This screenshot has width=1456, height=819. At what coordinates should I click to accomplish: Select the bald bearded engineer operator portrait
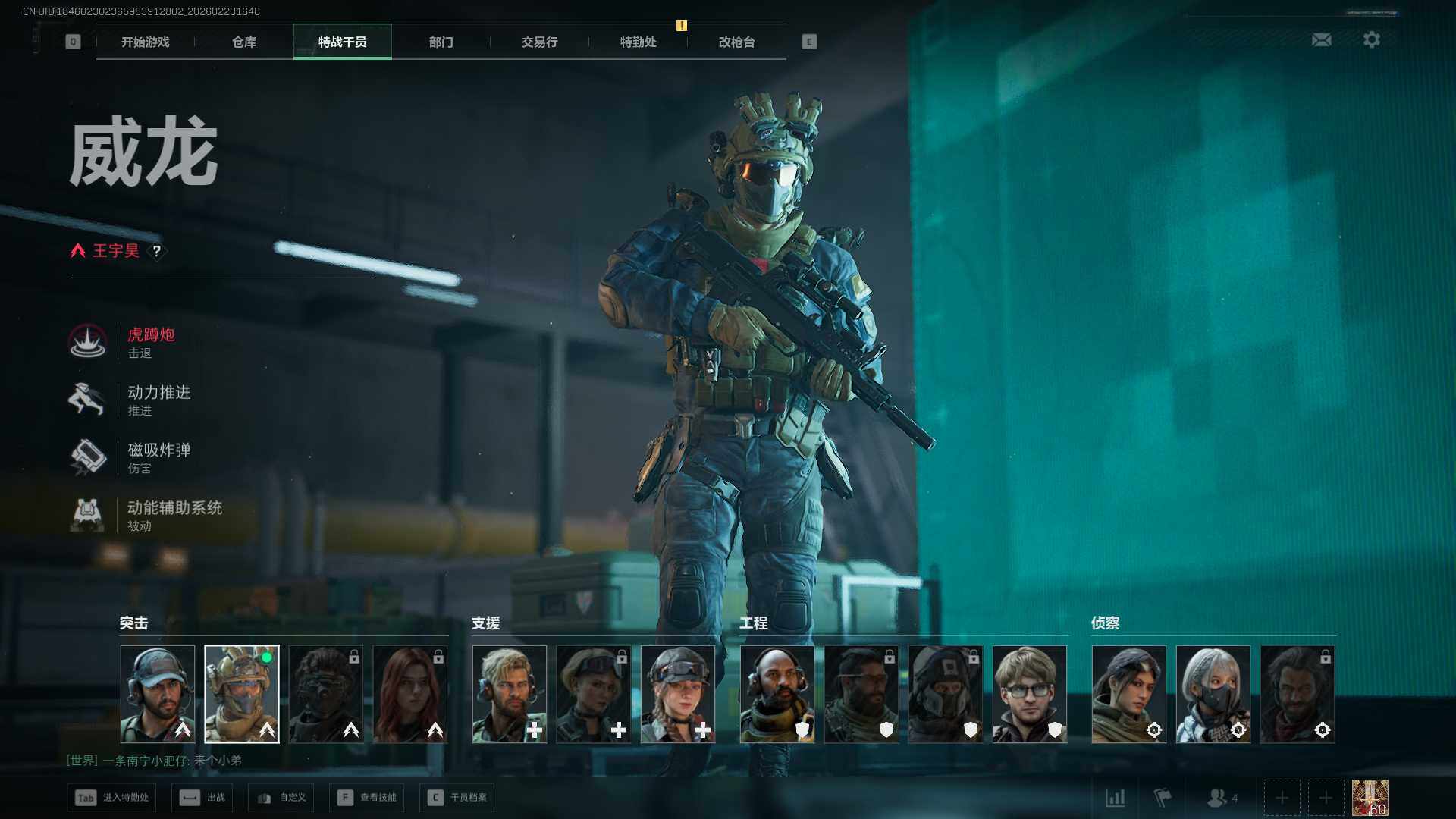777,694
